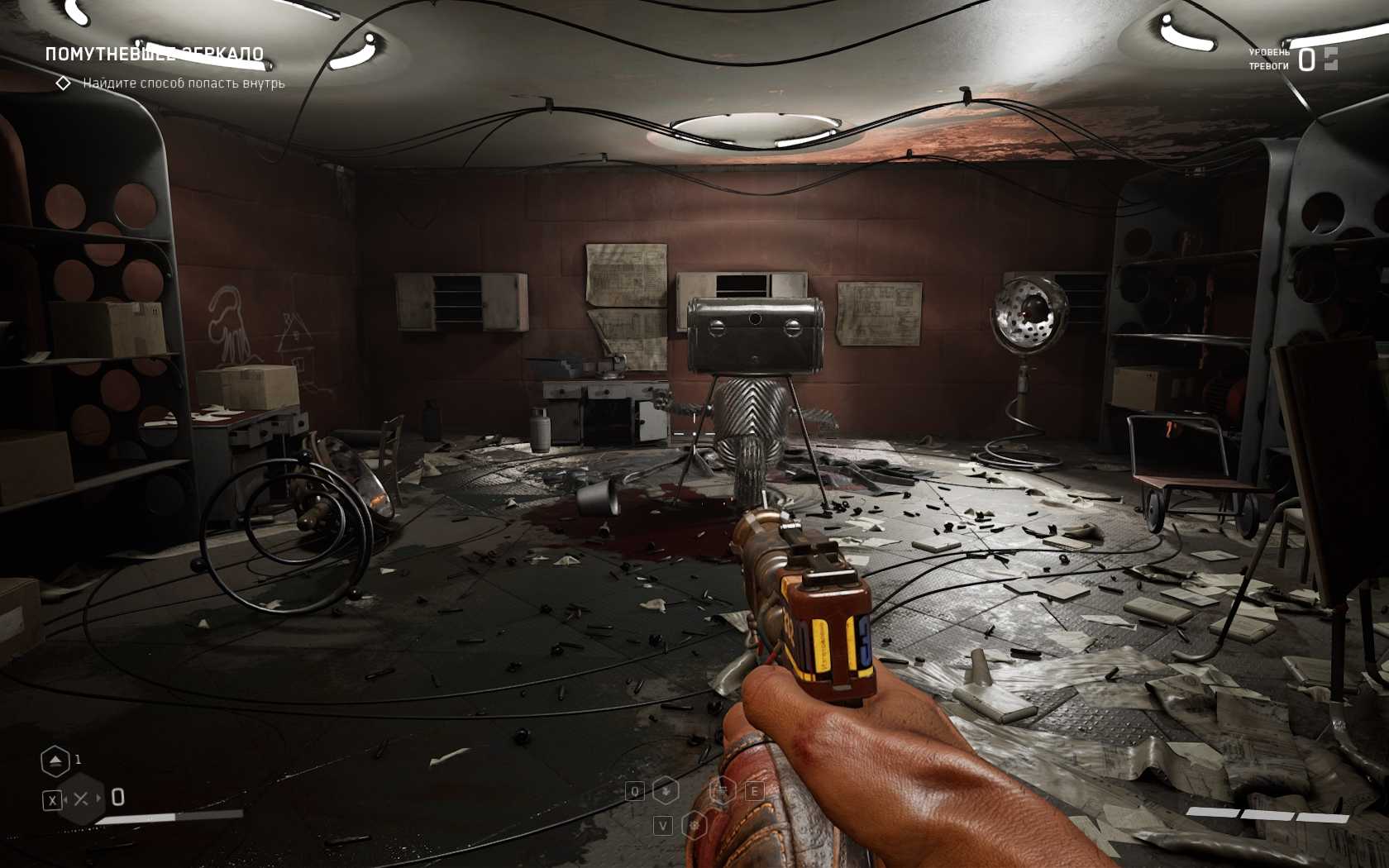Activate the hexagon ability icon beside V

694,825
